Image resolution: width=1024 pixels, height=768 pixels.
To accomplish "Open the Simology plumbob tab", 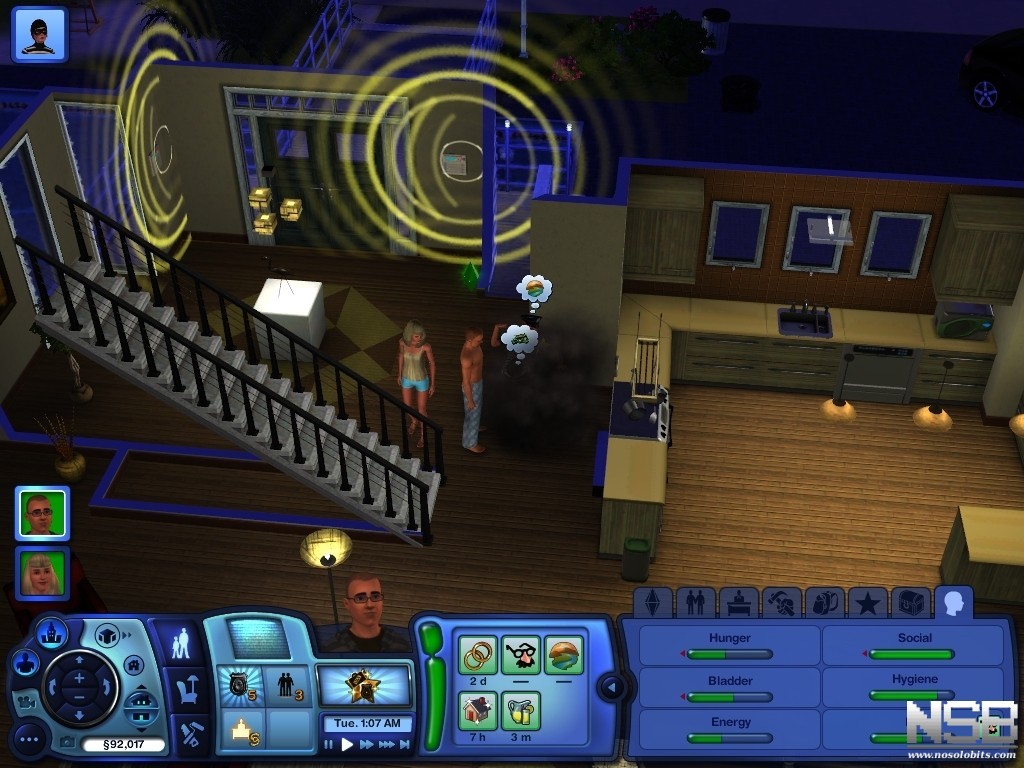I will 652,602.
